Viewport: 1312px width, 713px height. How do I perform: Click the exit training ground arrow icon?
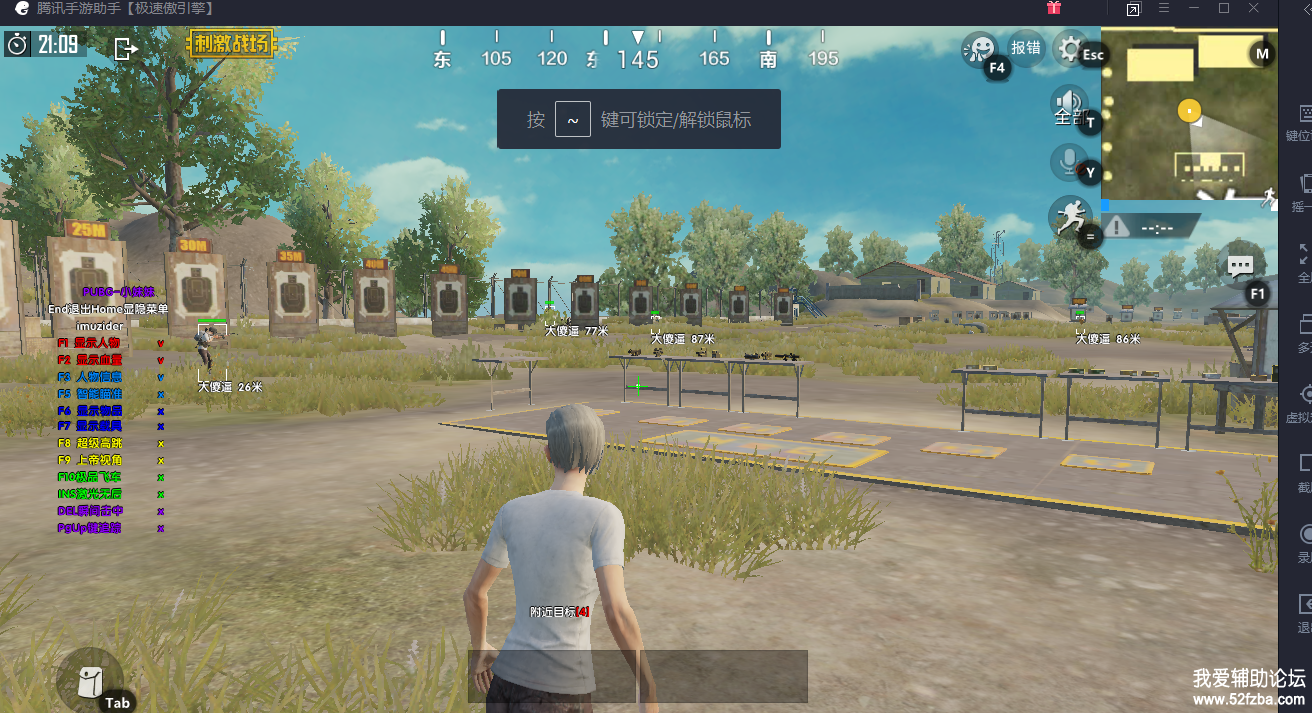tap(126, 48)
